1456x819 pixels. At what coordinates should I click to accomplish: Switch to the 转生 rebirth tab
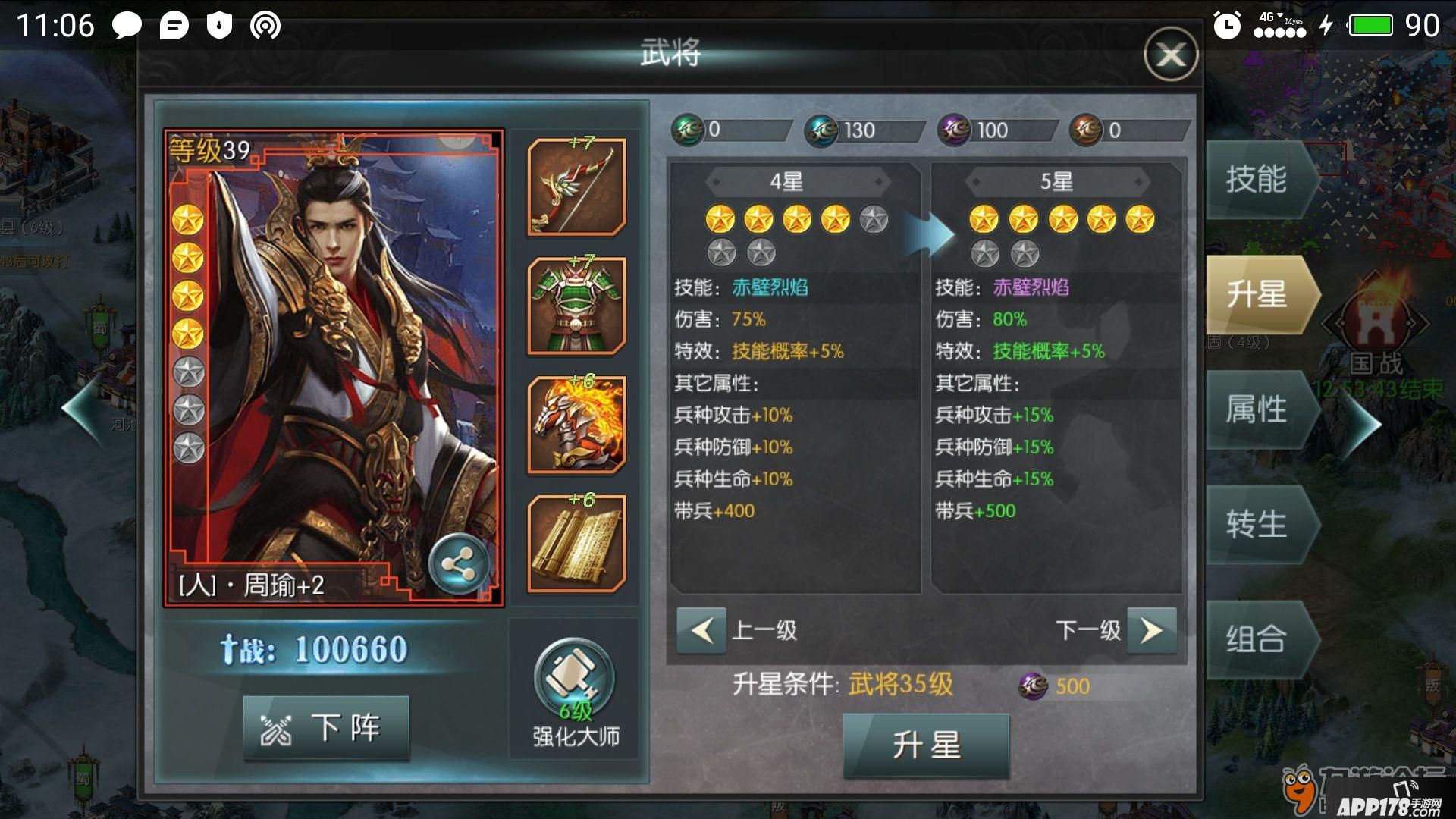[1257, 525]
